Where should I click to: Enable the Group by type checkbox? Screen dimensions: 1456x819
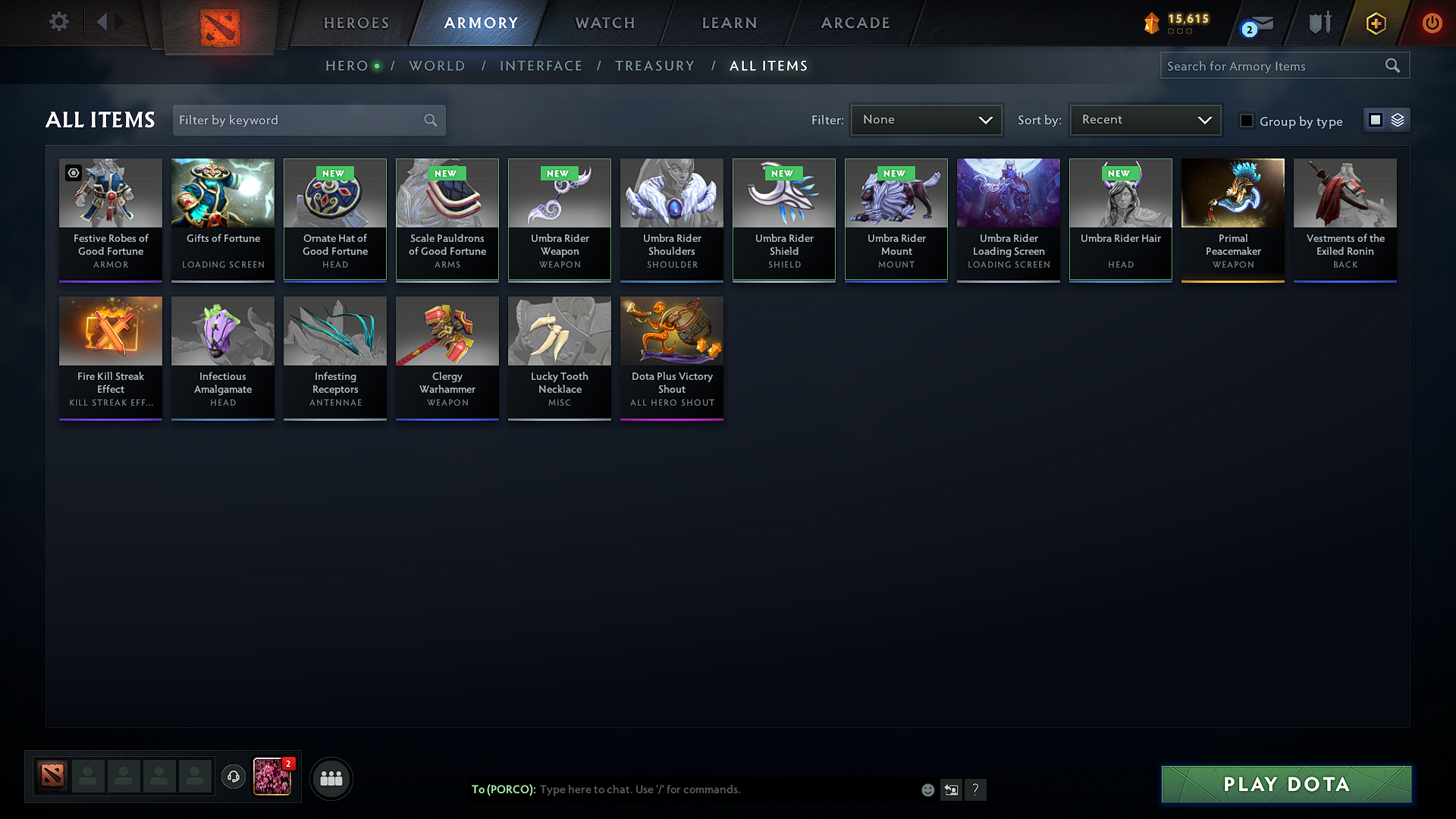click(x=1247, y=121)
